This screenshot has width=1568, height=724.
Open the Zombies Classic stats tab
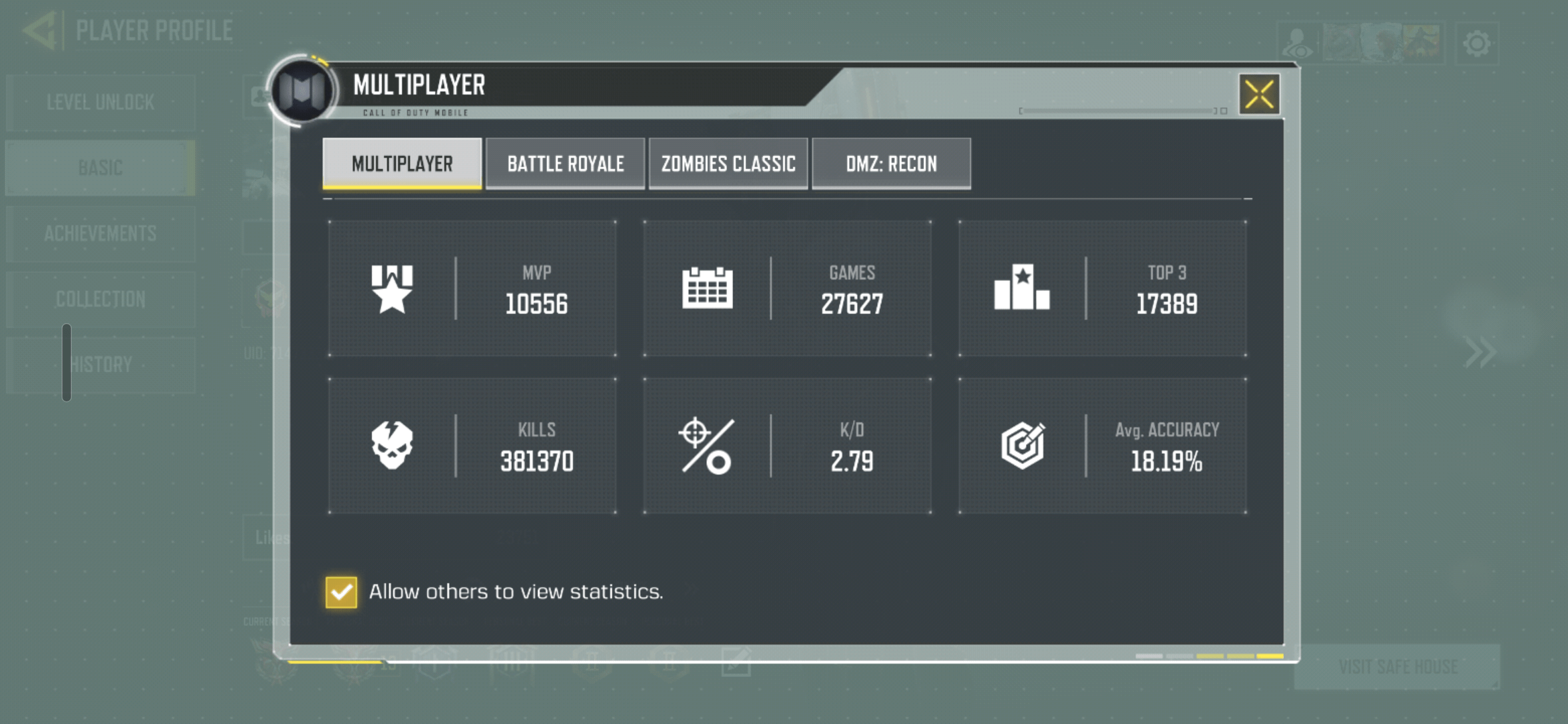(x=728, y=164)
